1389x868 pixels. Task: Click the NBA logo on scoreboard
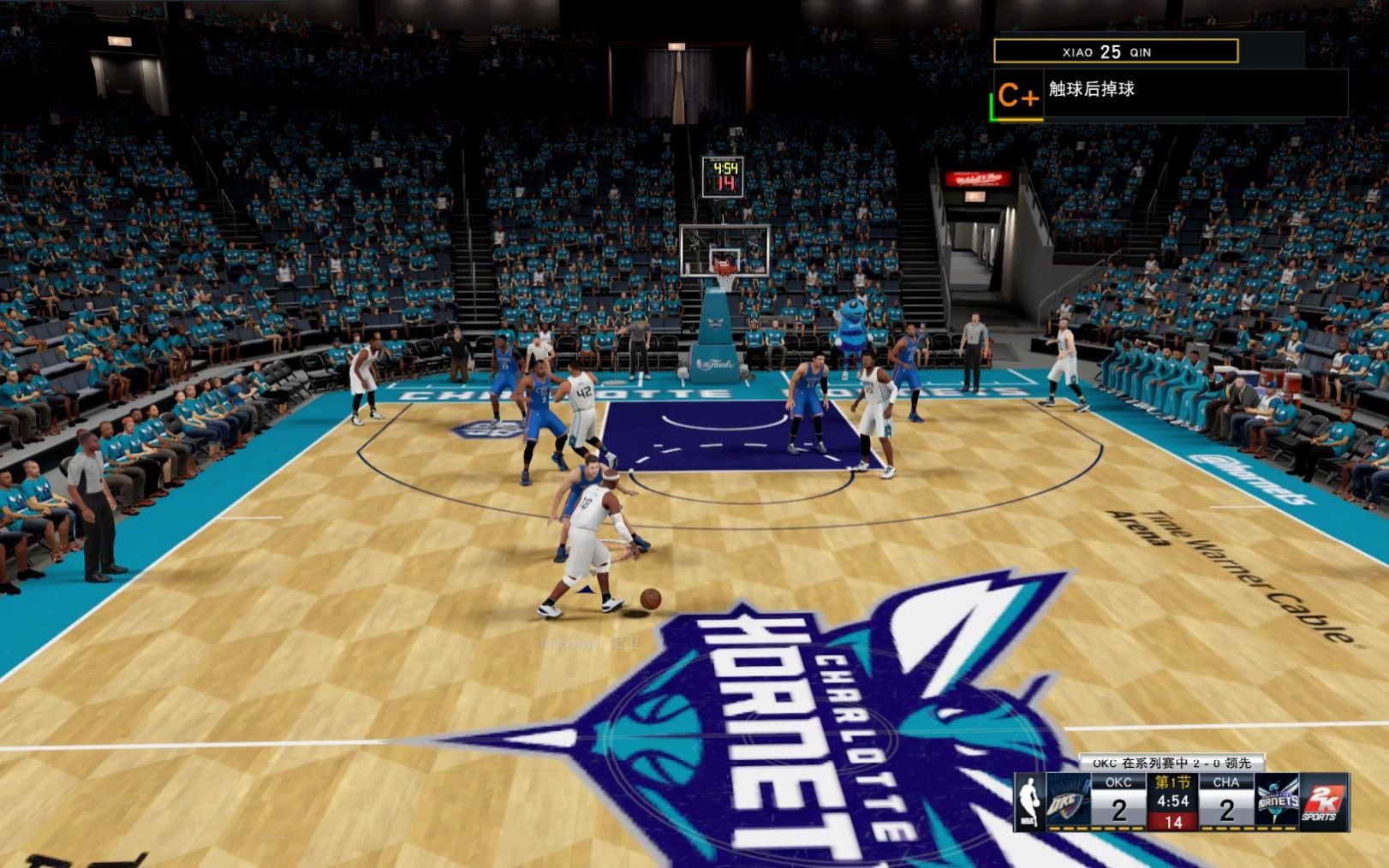tap(1029, 802)
